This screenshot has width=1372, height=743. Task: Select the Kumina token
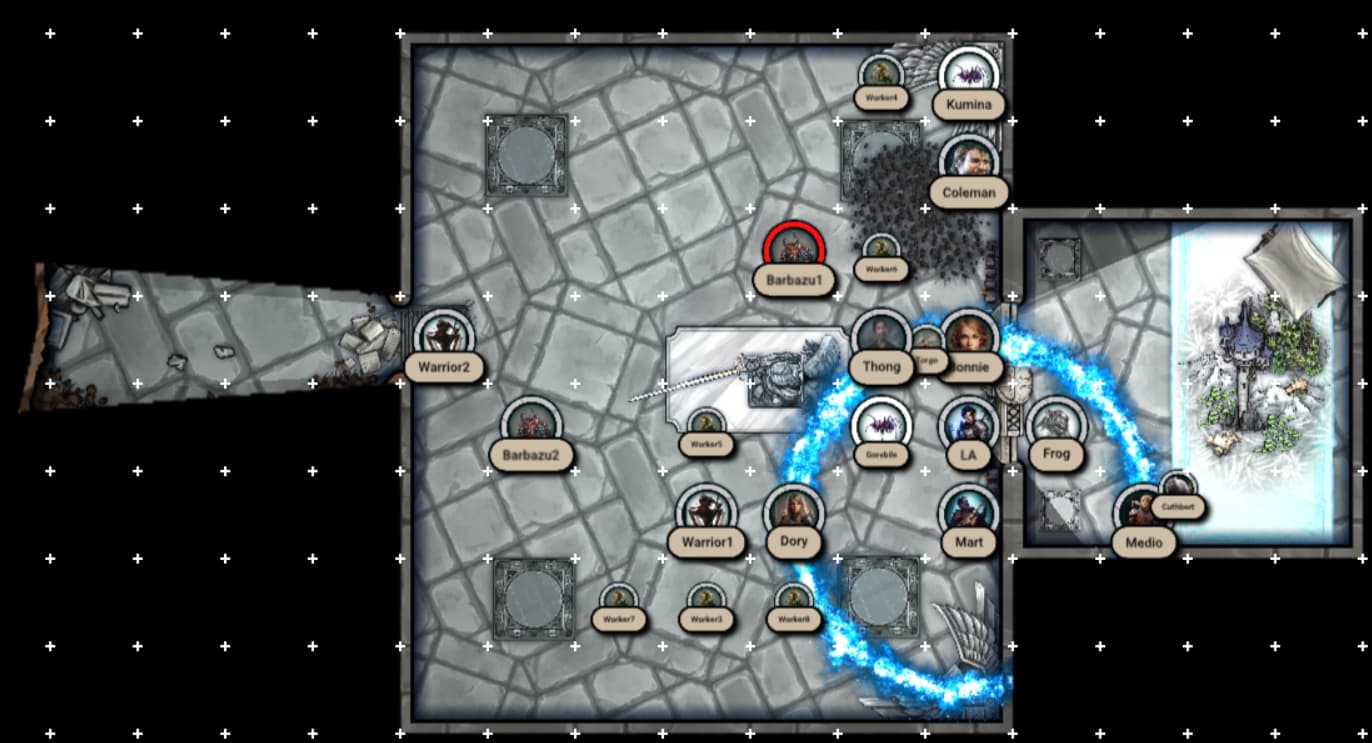(968, 73)
